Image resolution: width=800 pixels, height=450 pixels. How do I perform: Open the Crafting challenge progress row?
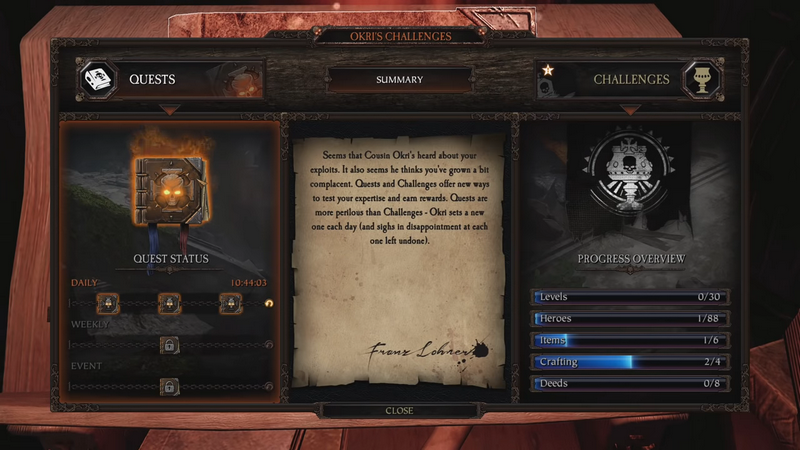(631, 362)
